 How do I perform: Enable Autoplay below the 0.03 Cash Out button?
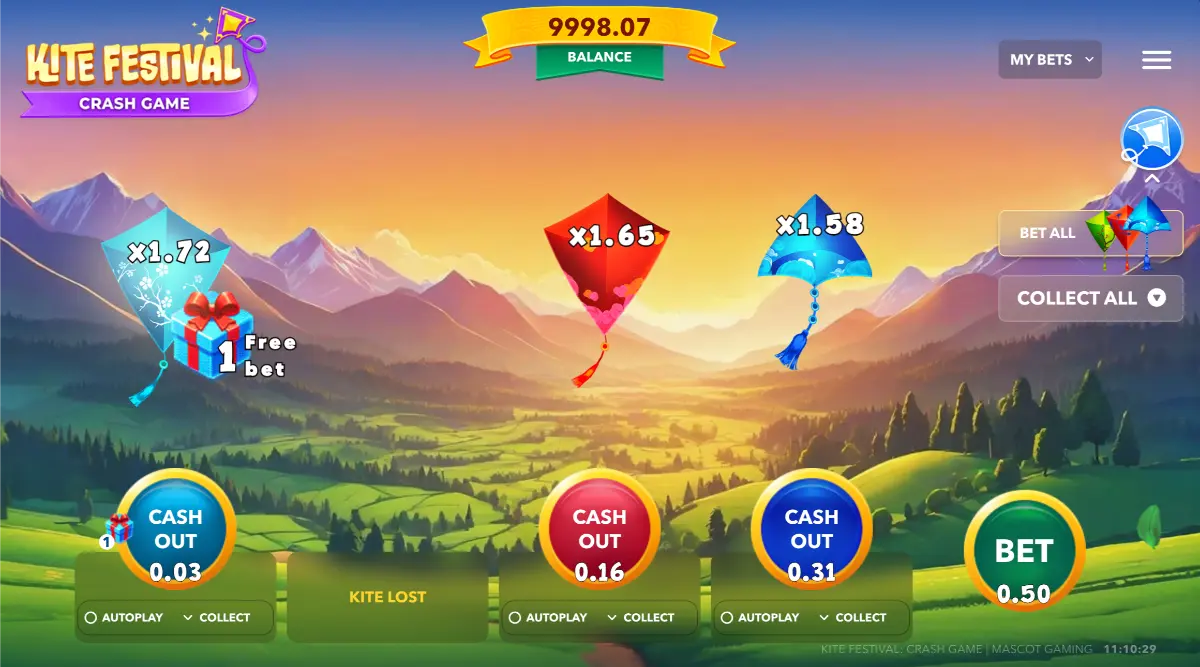(123, 618)
